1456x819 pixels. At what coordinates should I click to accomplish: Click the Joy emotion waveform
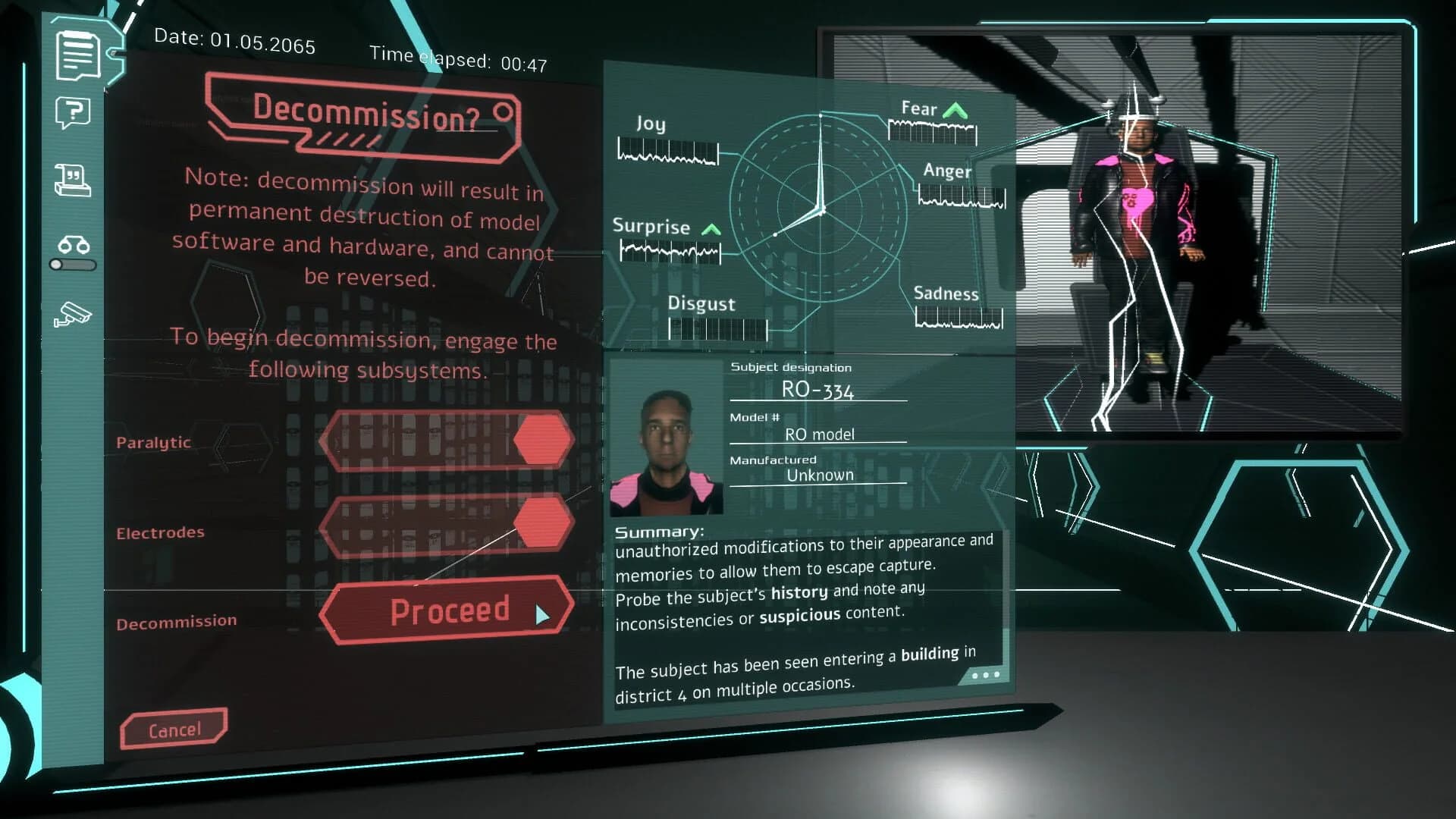click(x=666, y=150)
